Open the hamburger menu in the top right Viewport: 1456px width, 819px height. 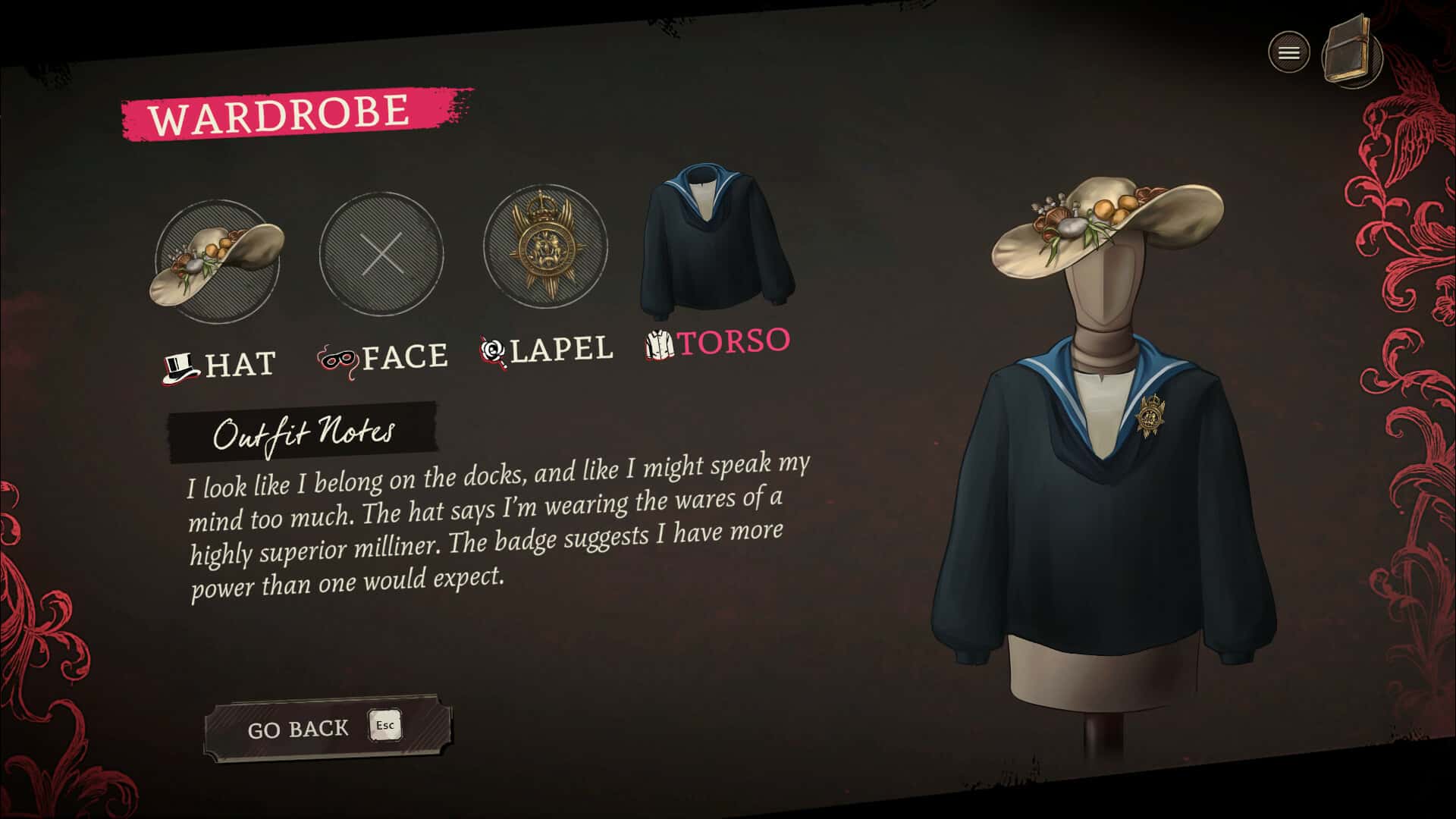(1288, 52)
